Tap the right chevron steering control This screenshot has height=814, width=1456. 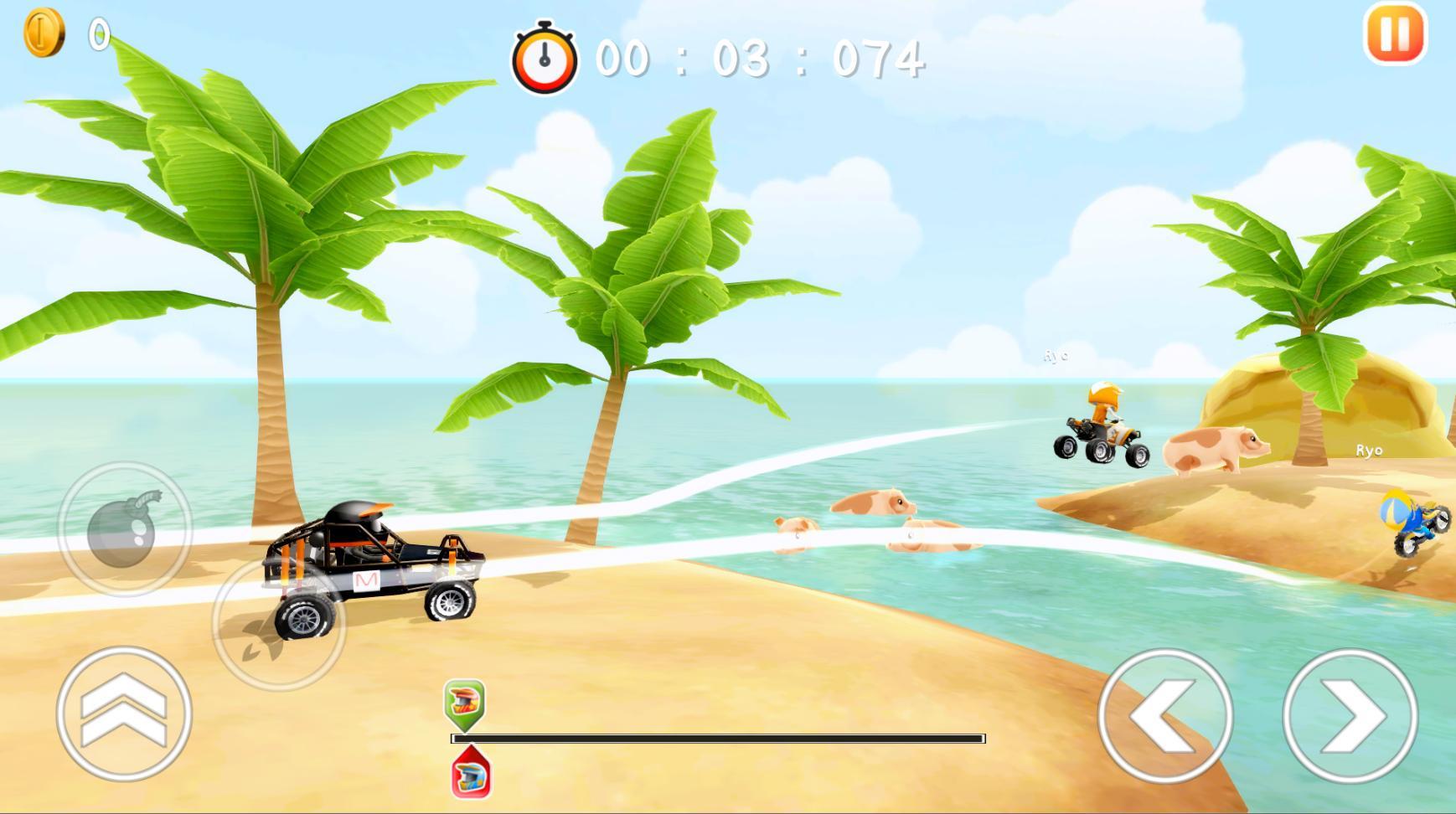[x=1353, y=720]
